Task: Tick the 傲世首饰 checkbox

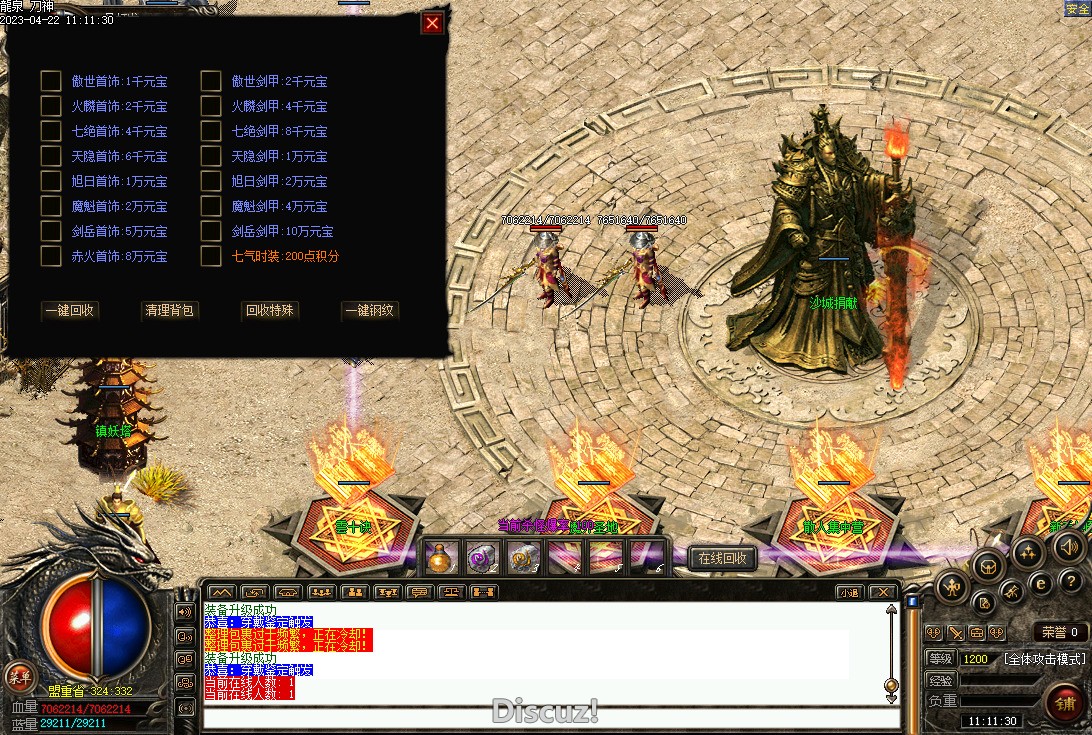Action: click(51, 81)
